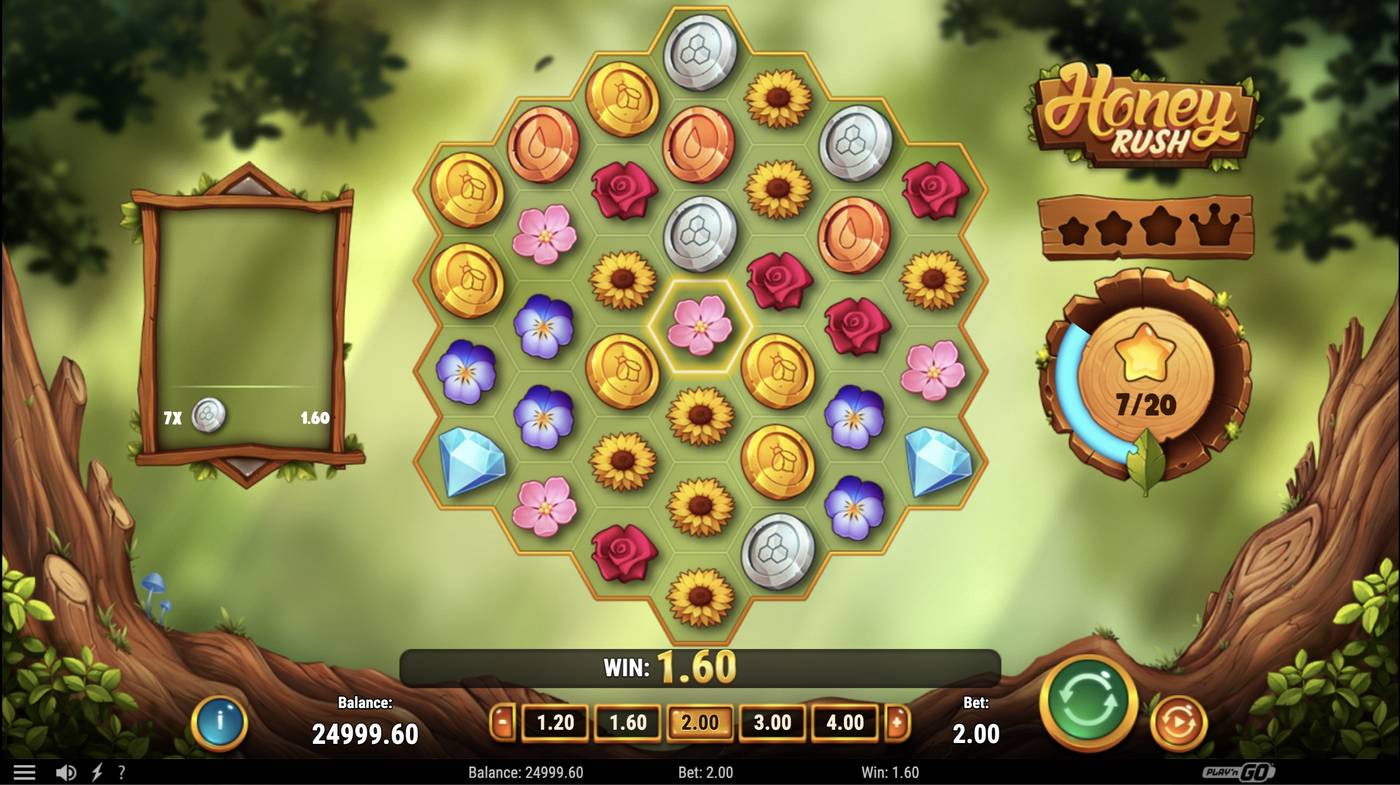1400x785 pixels.
Task: Open the 1.20 bet selection
Action: [x=553, y=722]
